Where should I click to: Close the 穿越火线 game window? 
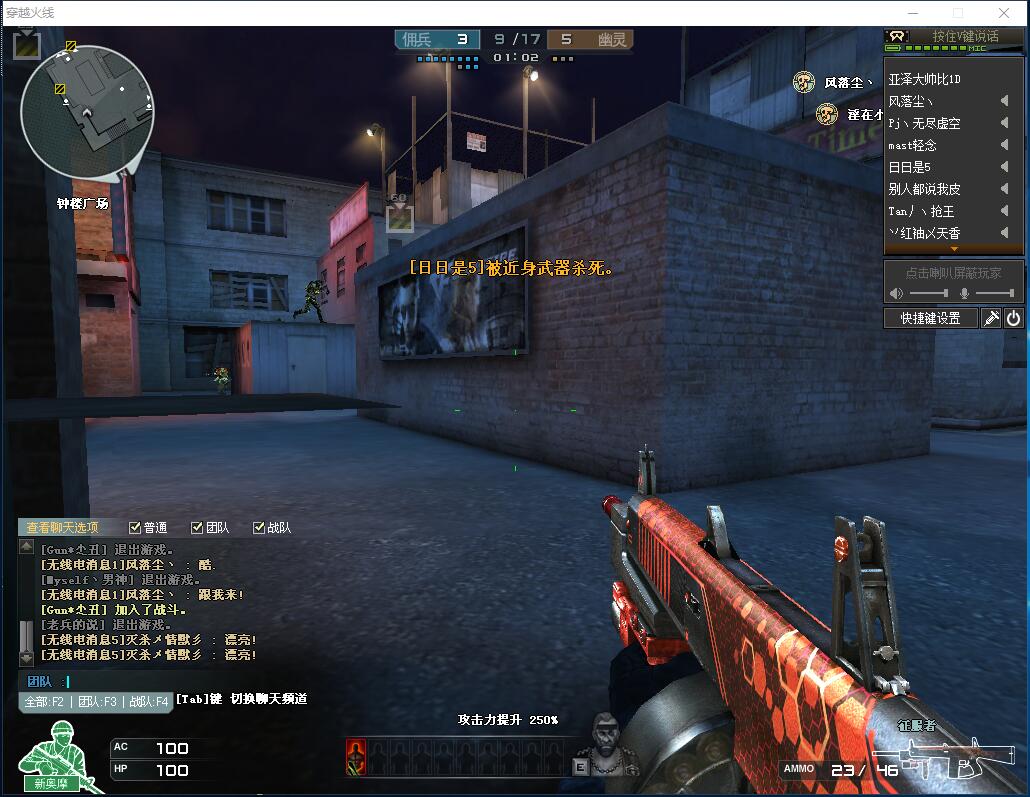coord(1003,13)
